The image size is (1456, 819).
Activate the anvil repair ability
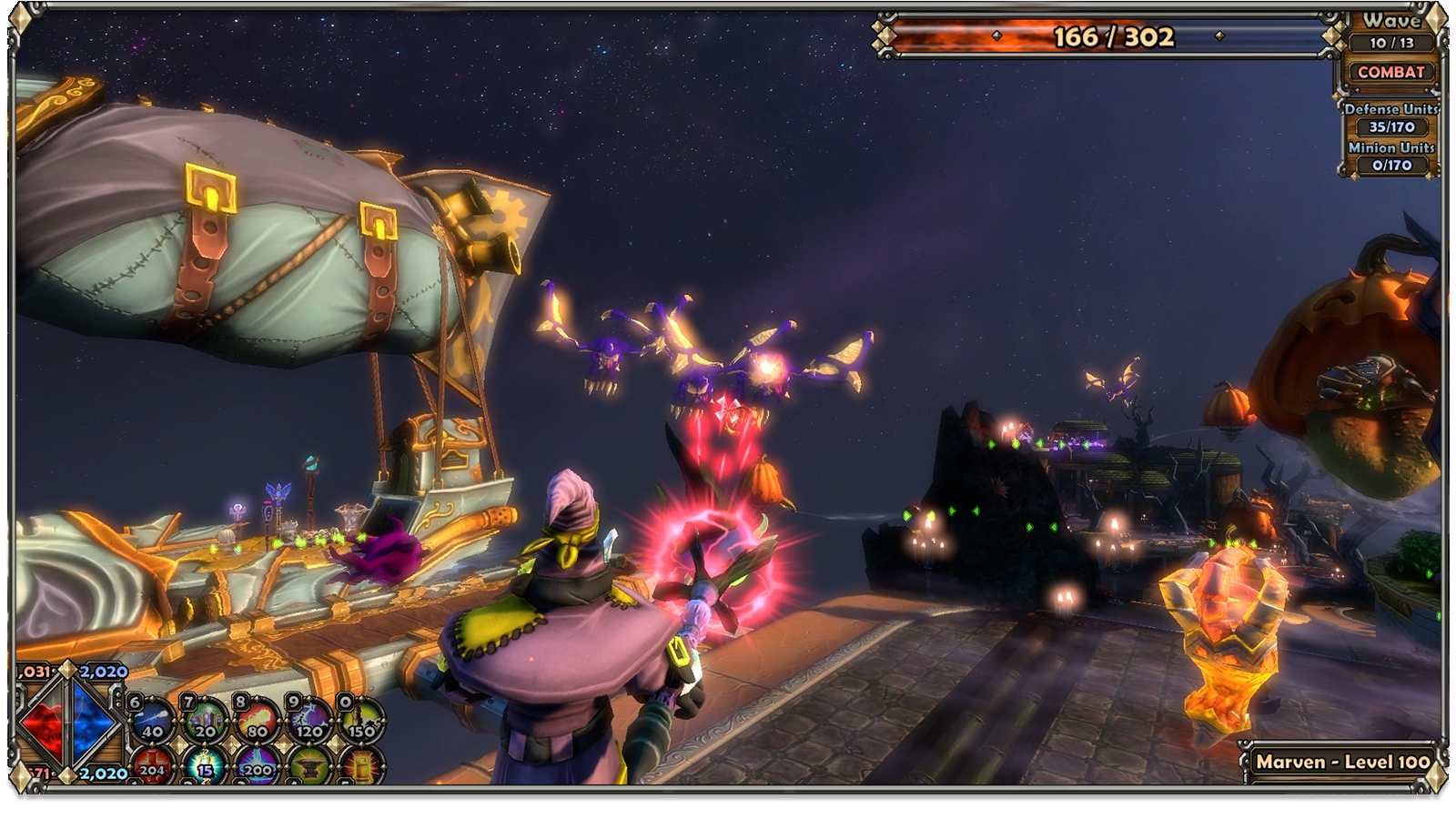309,766
